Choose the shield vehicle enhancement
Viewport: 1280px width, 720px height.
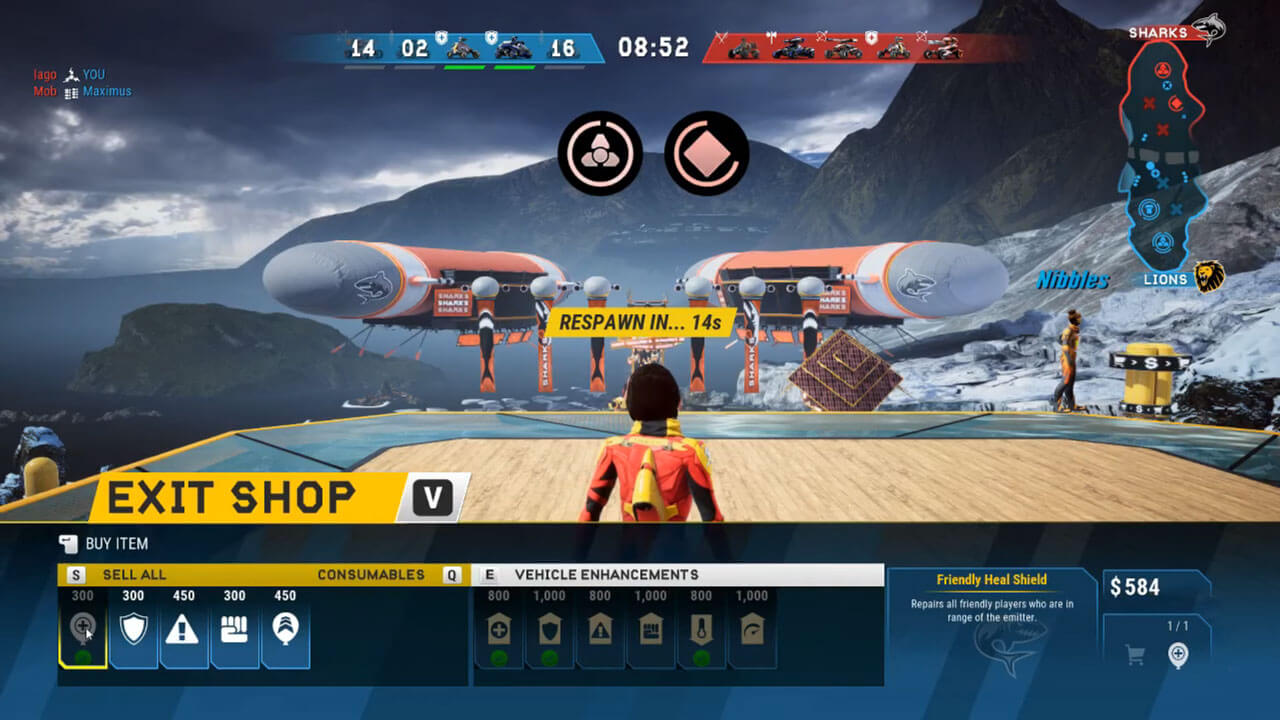pyautogui.click(x=550, y=630)
